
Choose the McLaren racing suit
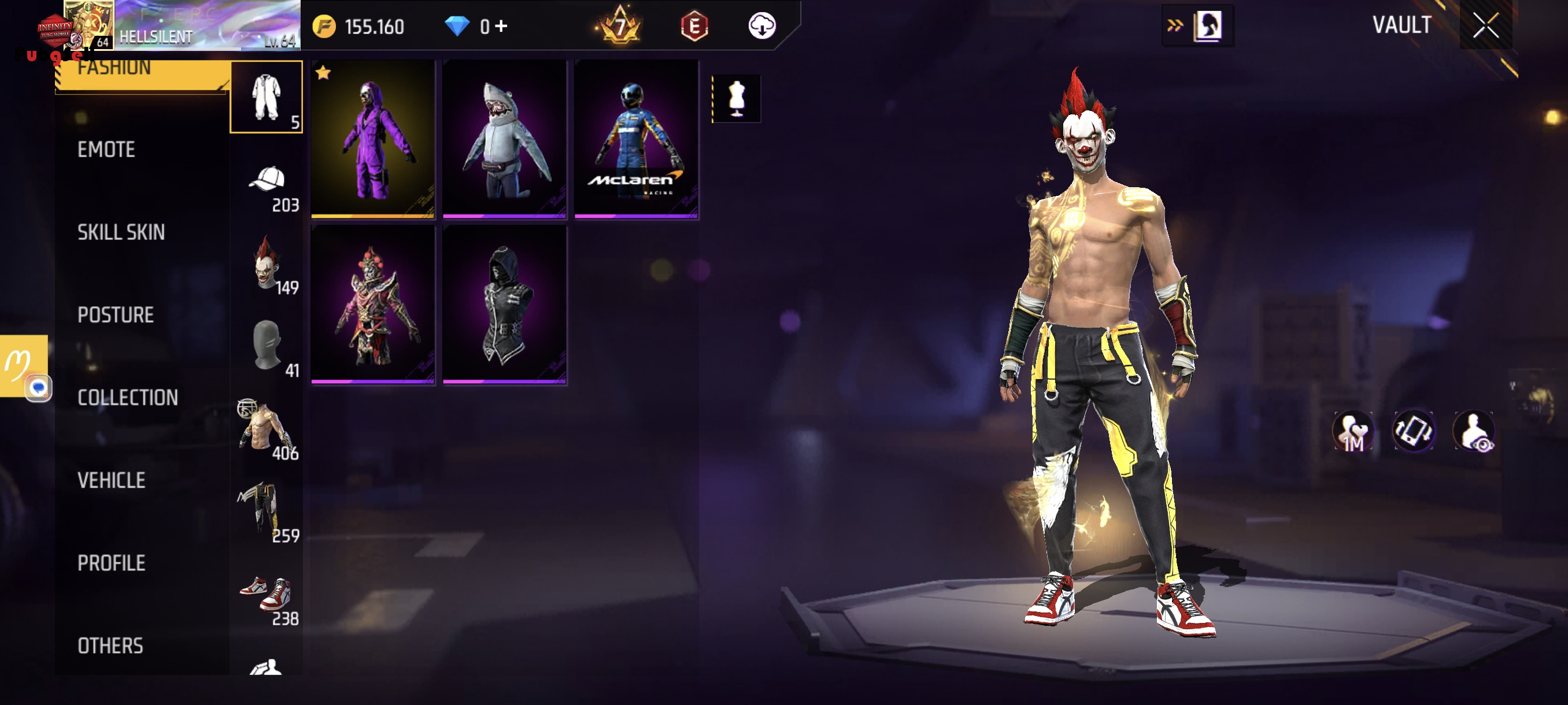pyautogui.click(x=636, y=139)
